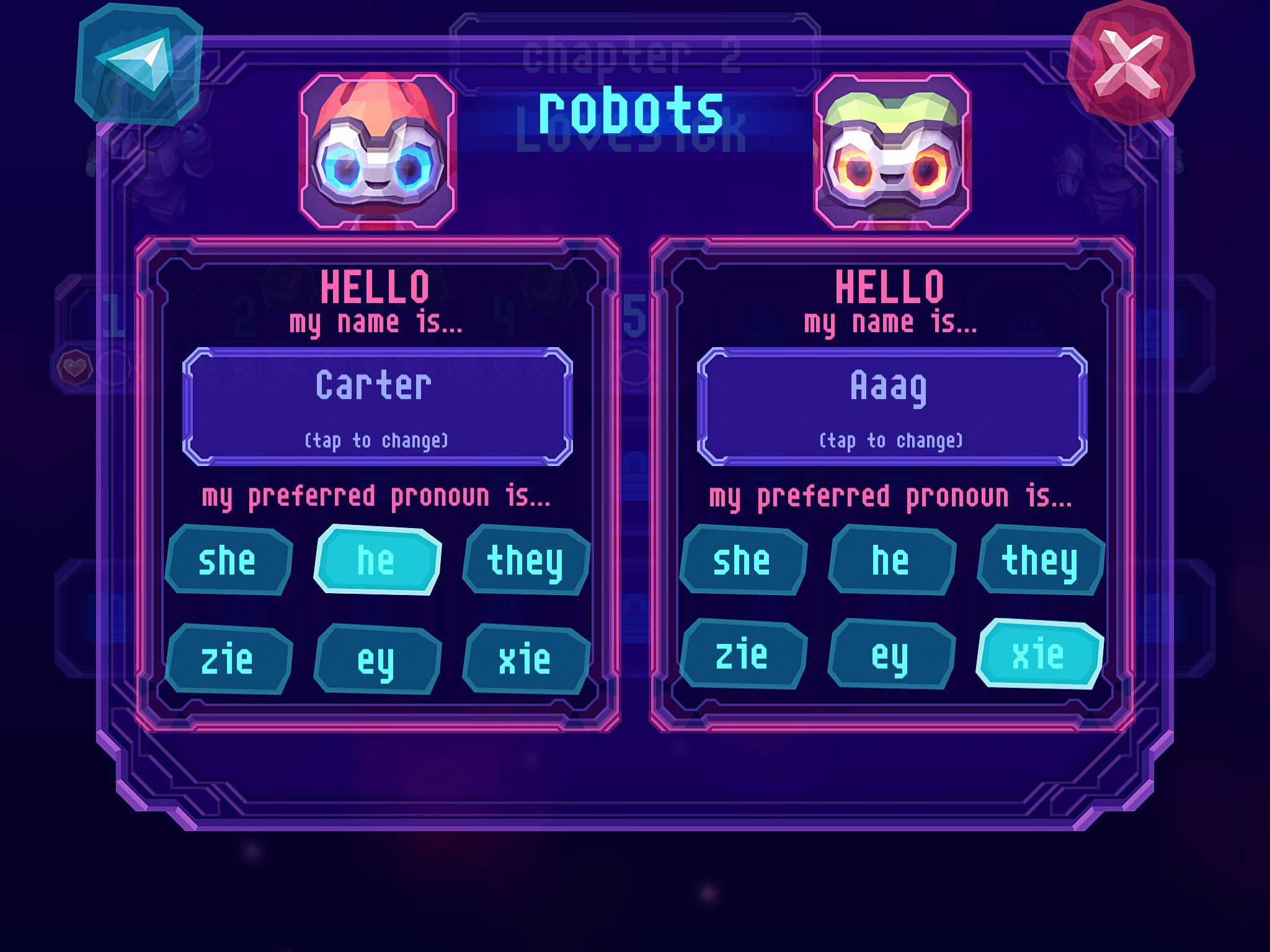Screen dimensions: 1270x952
Task: Set Aaag's pronoun to "ey"
Action: [x=892, y=654]
